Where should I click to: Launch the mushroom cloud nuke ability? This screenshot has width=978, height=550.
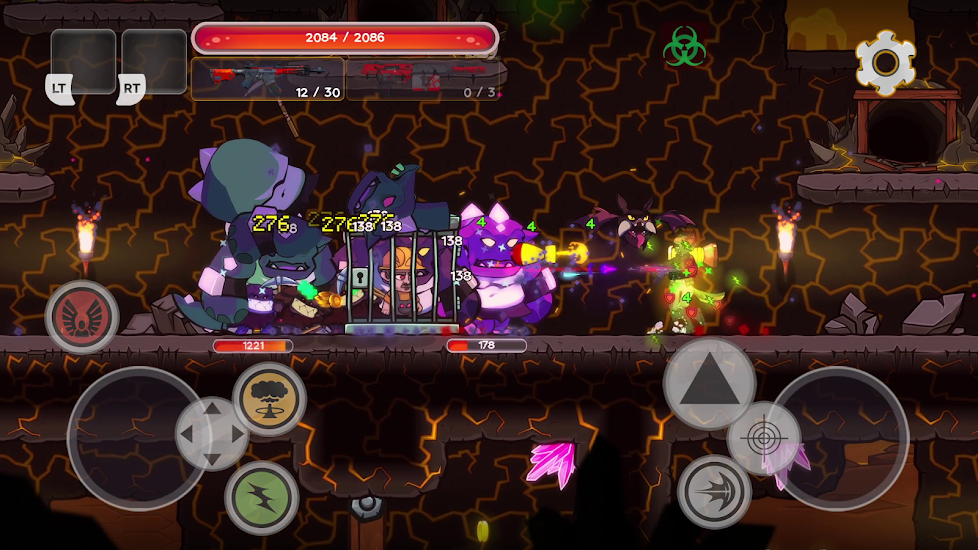click(x=269, y=398)
